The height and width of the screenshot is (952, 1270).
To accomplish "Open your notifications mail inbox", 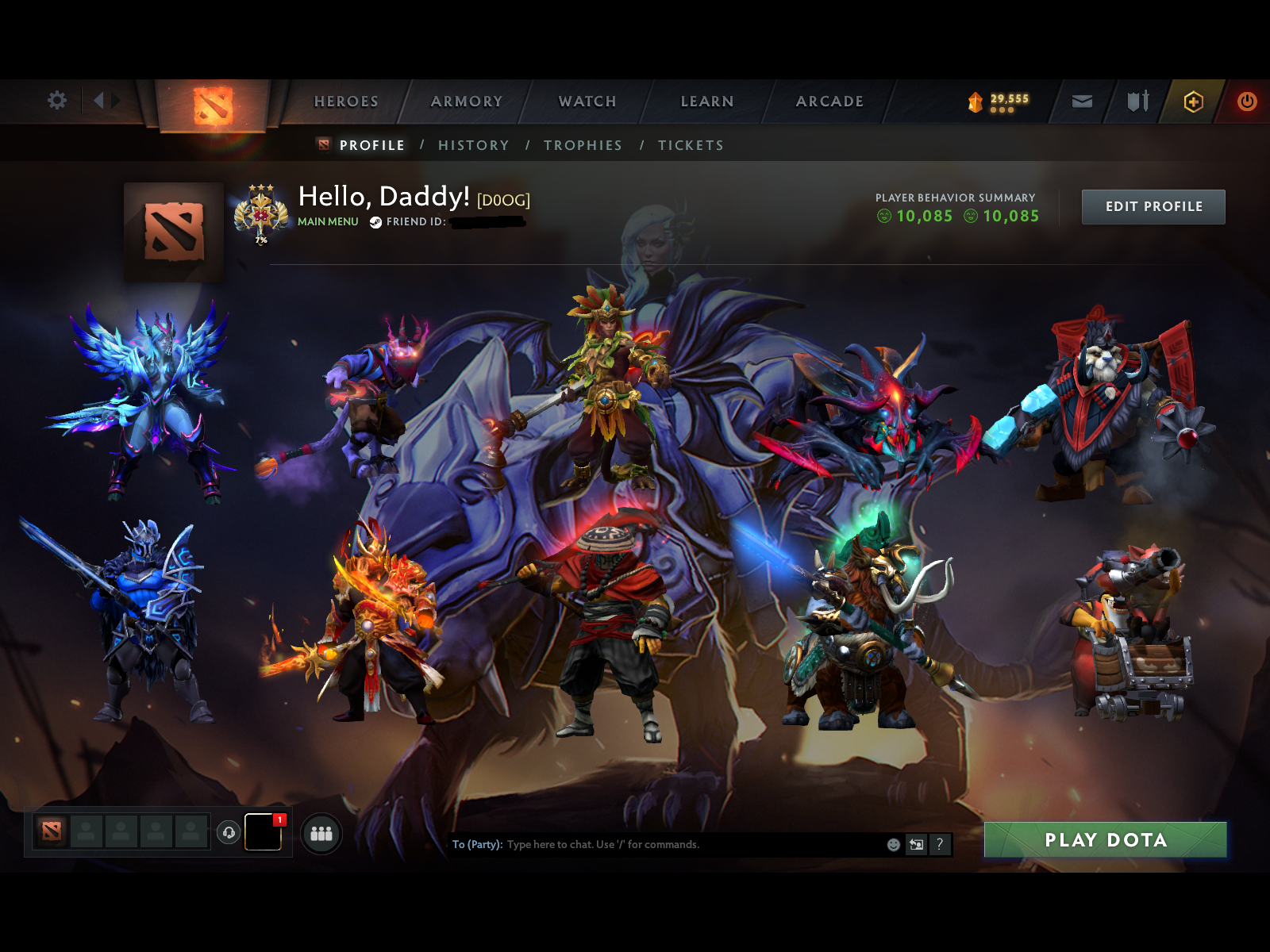I will [1081, 101].
